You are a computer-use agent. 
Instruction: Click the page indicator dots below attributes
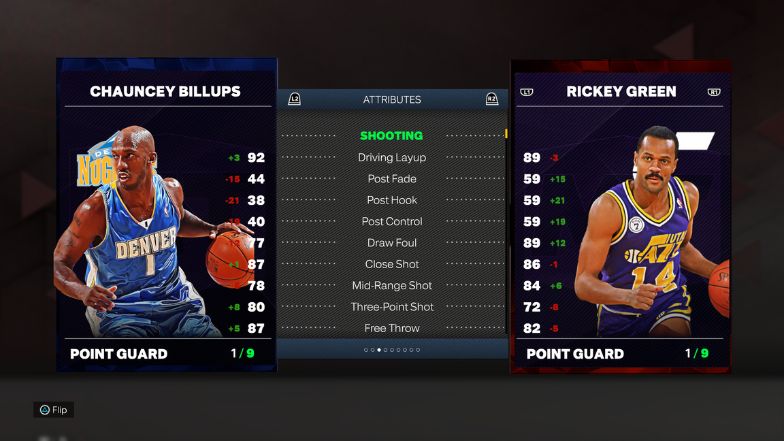[392, 350]
